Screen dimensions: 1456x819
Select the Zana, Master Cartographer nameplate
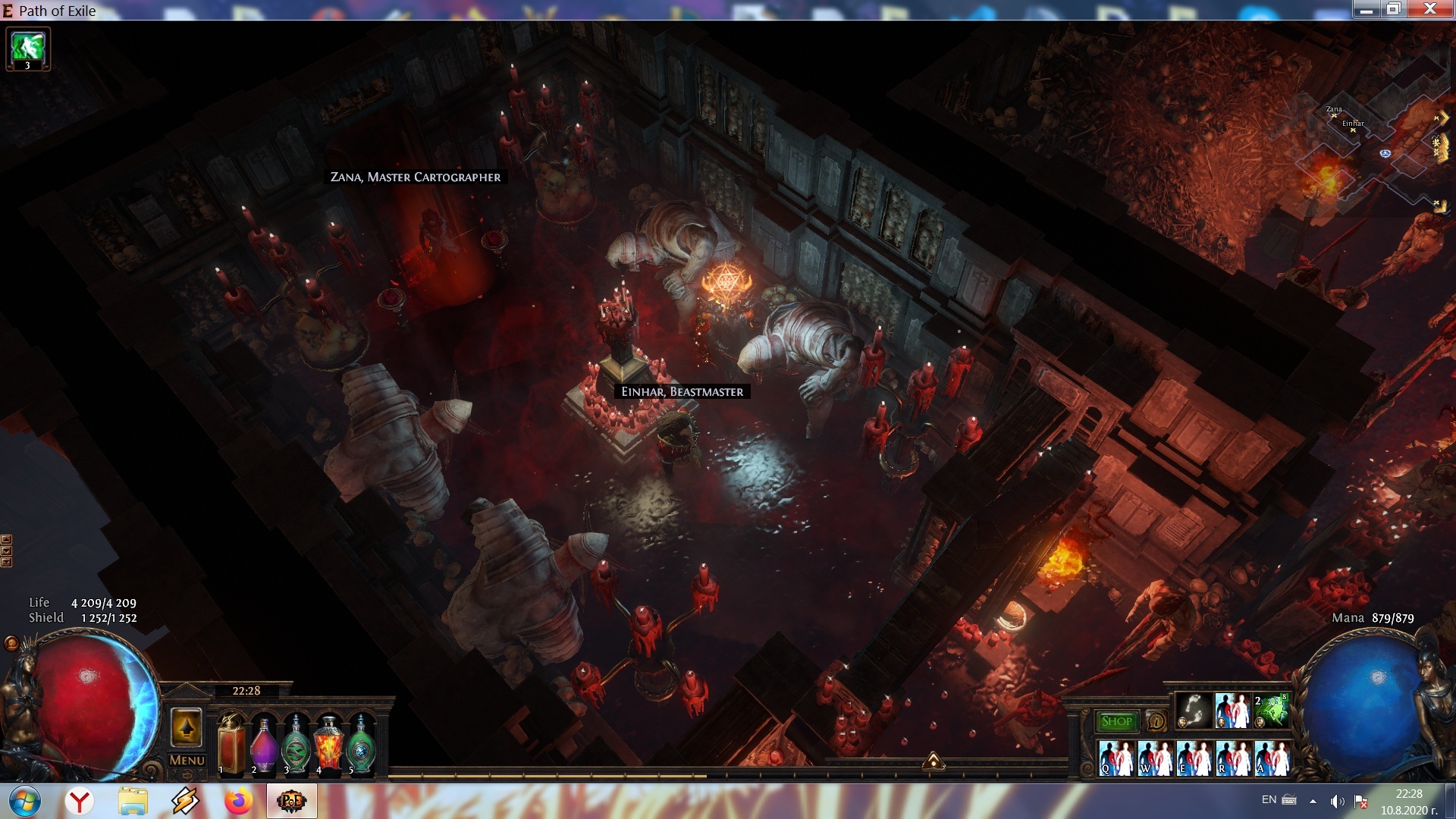coord(416,177)
